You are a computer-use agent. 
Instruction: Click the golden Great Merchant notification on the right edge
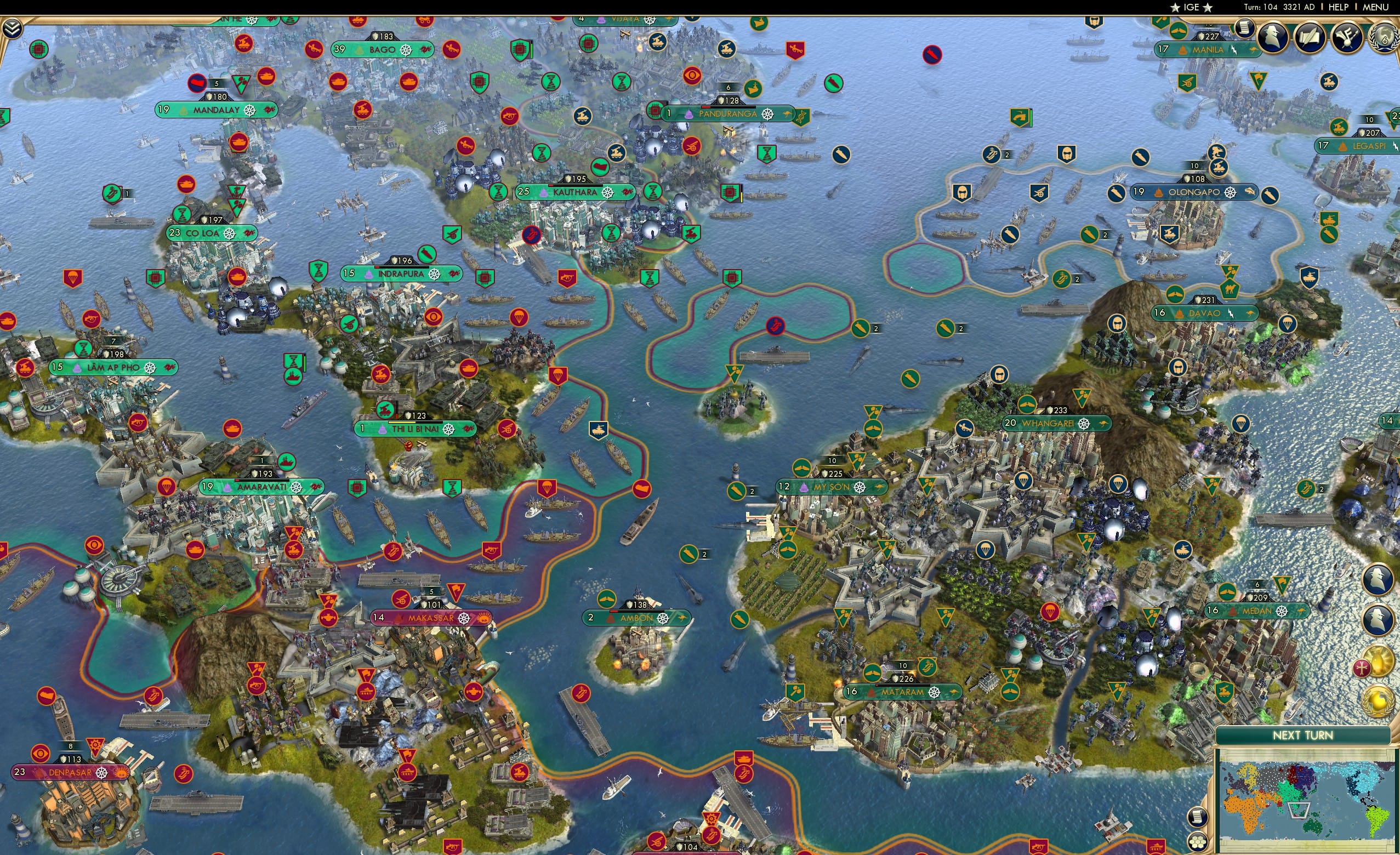(x=1378, y=661)
